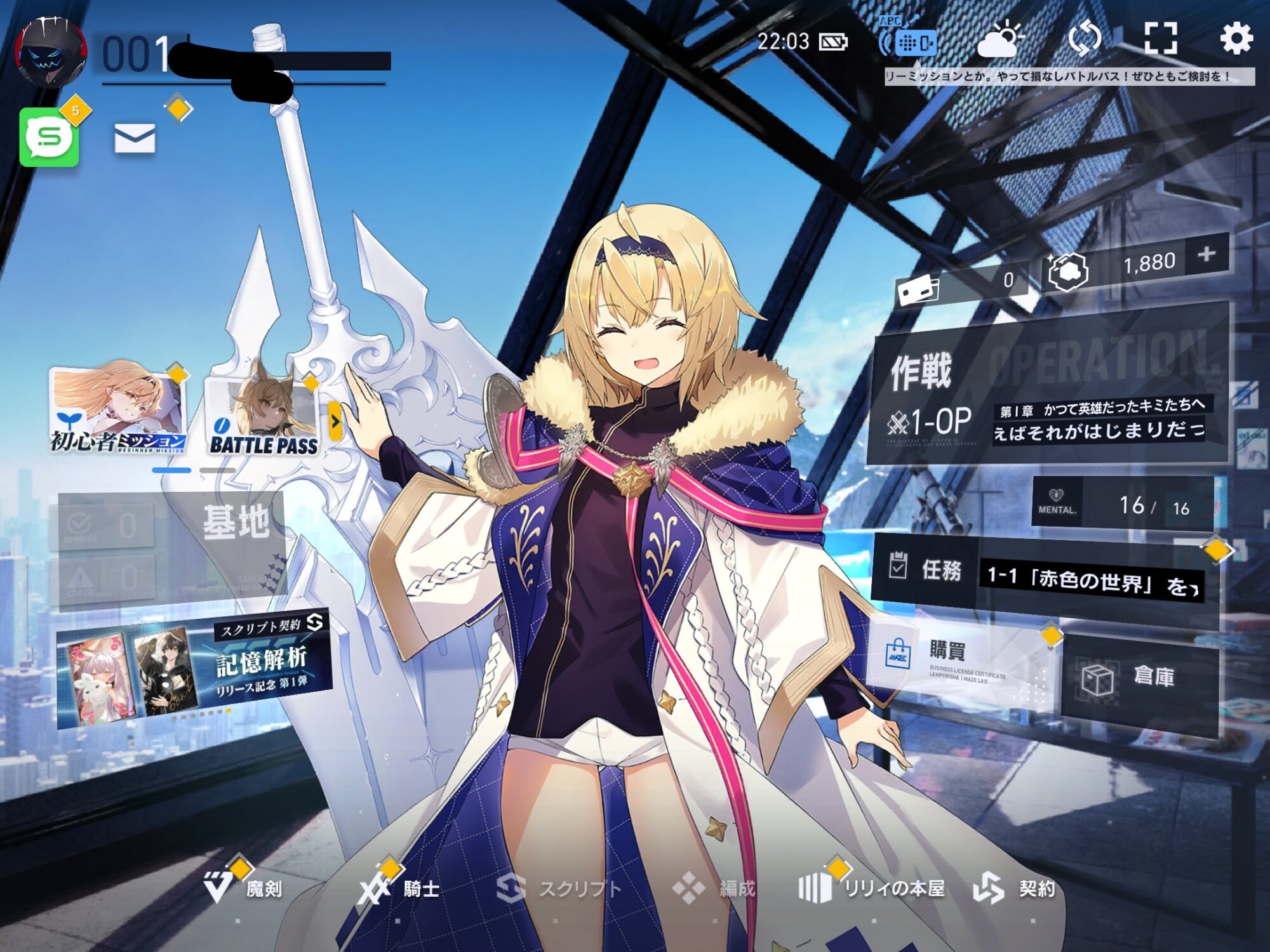Open the 契約 contract menu
This screenshot has width=1270, height=952.
click(x=1016, y=889)
